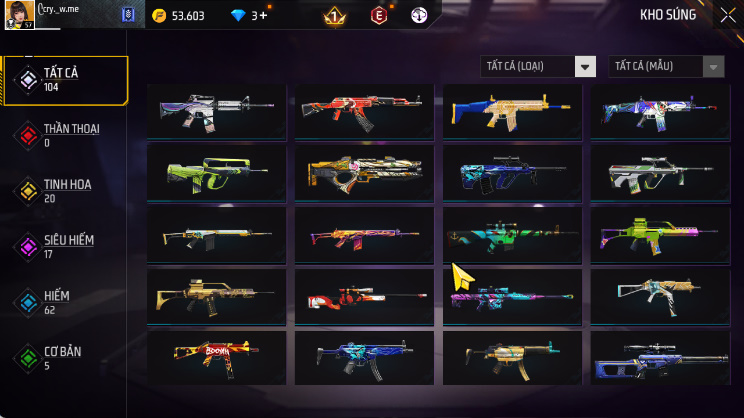The image size is (744, 418).
Task: Open the gold rank number one emblem
Action: 334,16
